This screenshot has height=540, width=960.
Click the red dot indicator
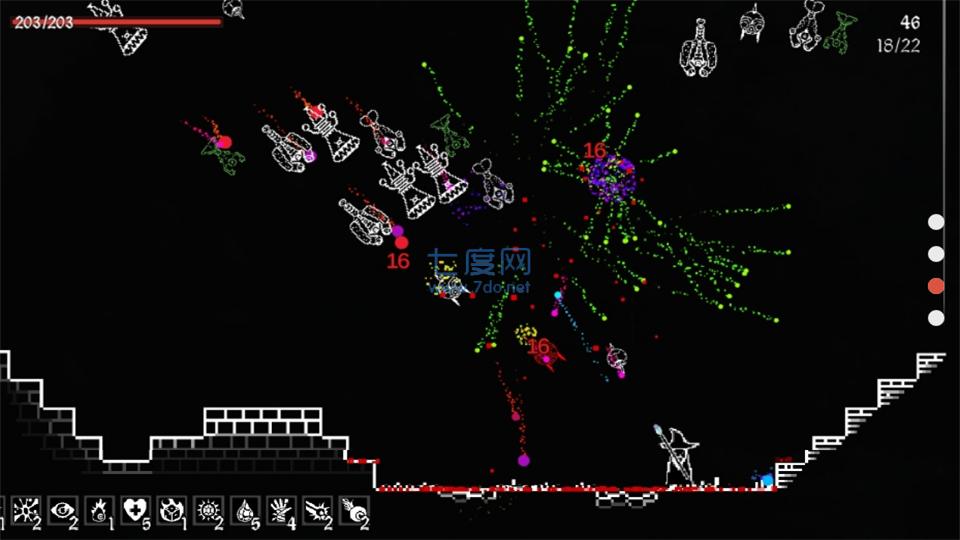pos(936,286)
